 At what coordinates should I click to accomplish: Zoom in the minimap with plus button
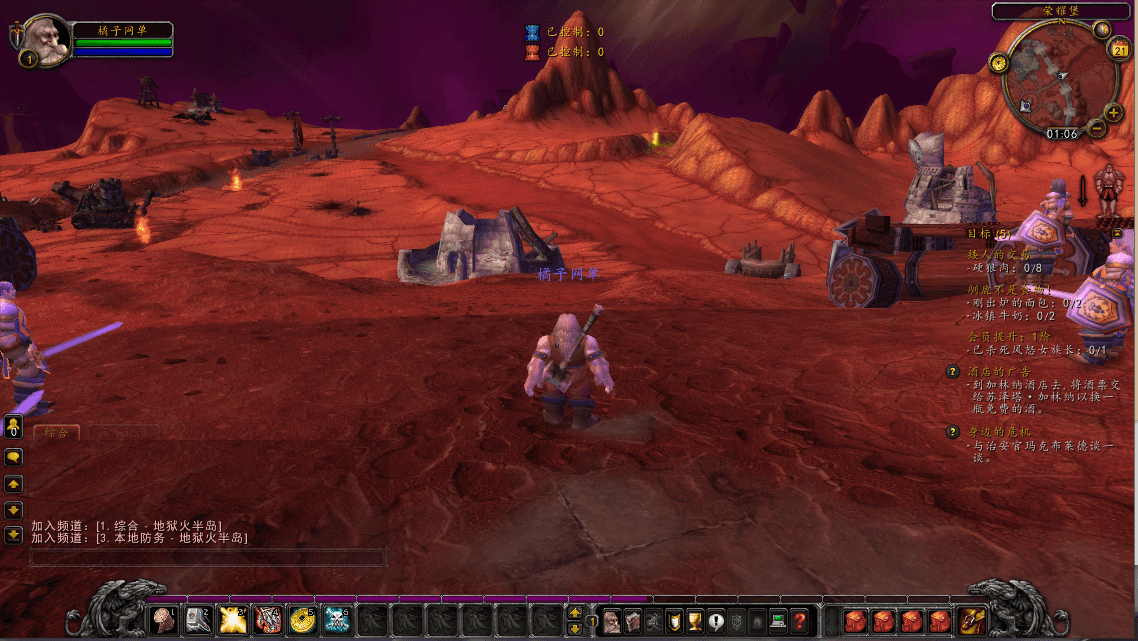(1113, 112)
